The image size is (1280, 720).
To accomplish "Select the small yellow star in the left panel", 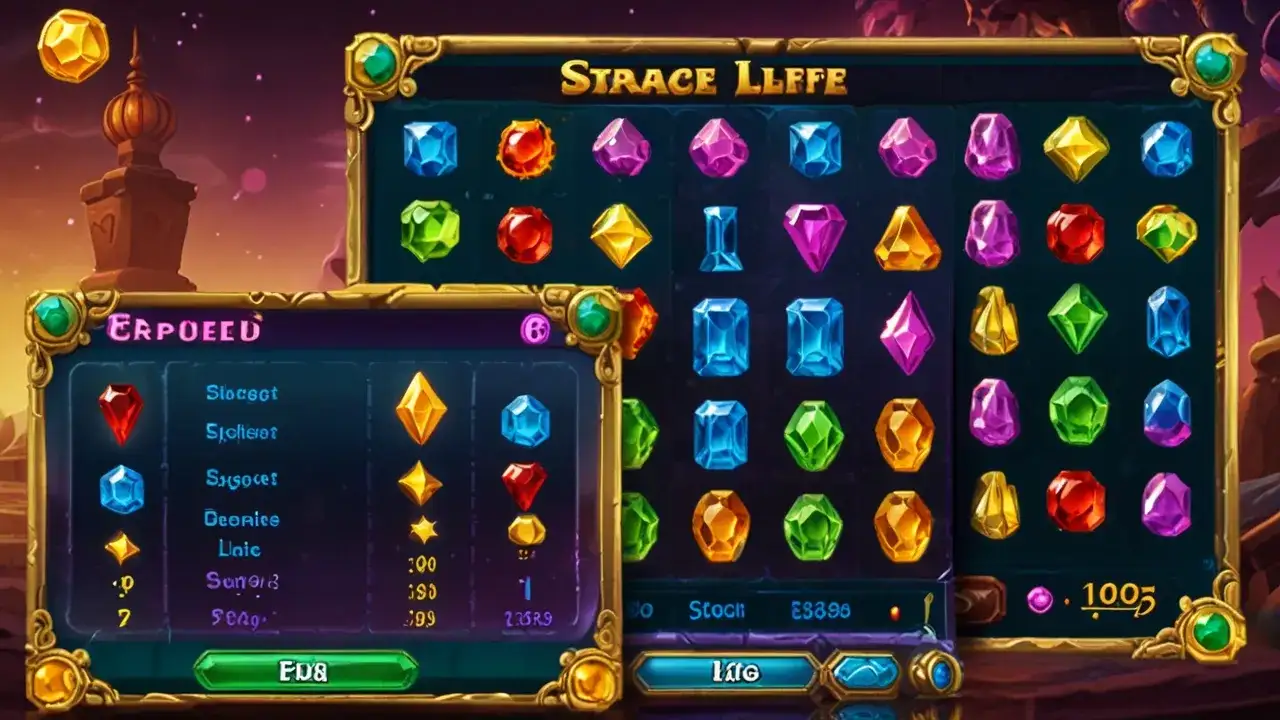I will click(x=424, y=528).
